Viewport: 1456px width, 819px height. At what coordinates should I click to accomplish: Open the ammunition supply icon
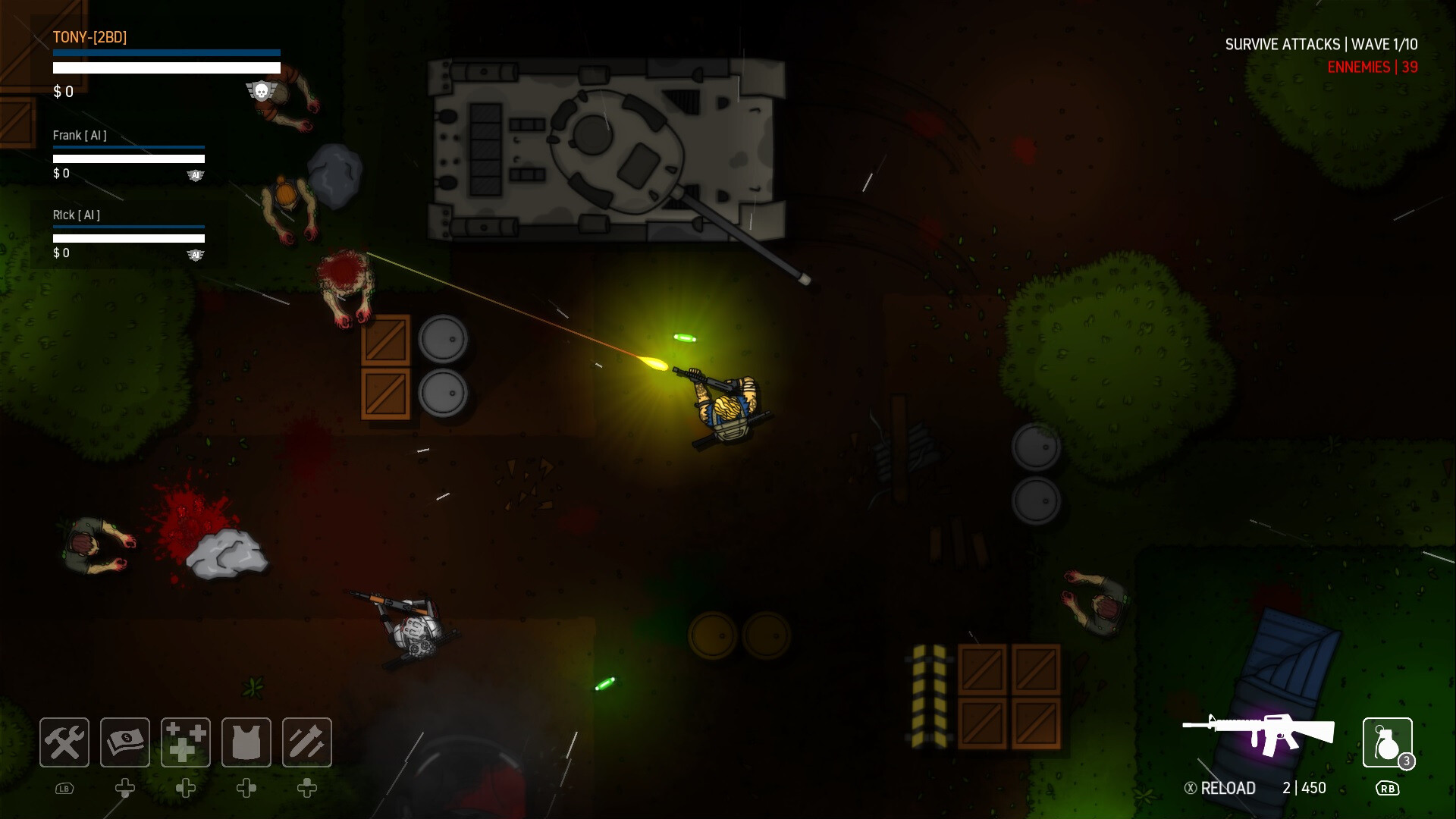coord(306,742)
